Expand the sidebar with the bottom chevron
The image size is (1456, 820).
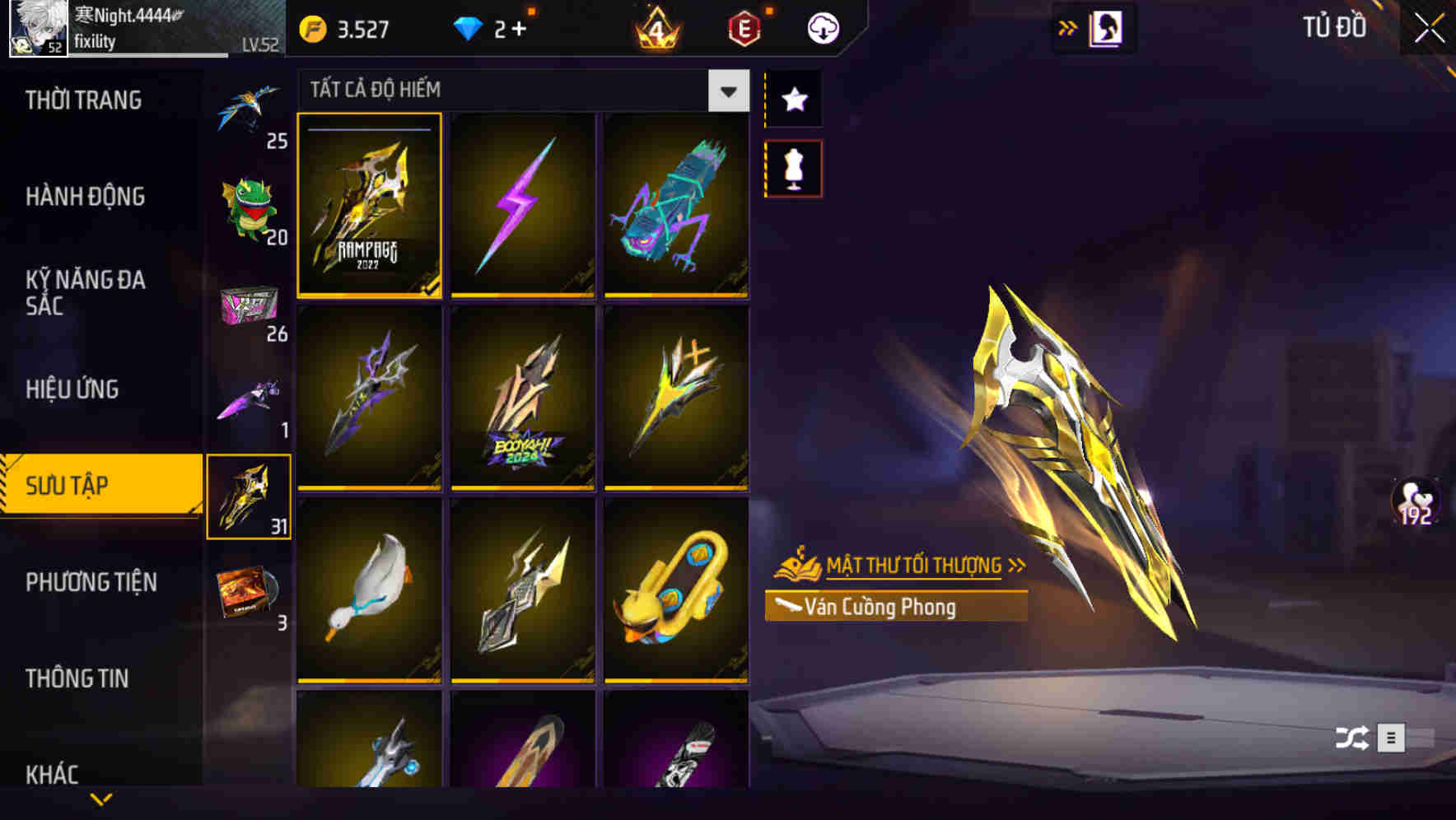[100, 797]
